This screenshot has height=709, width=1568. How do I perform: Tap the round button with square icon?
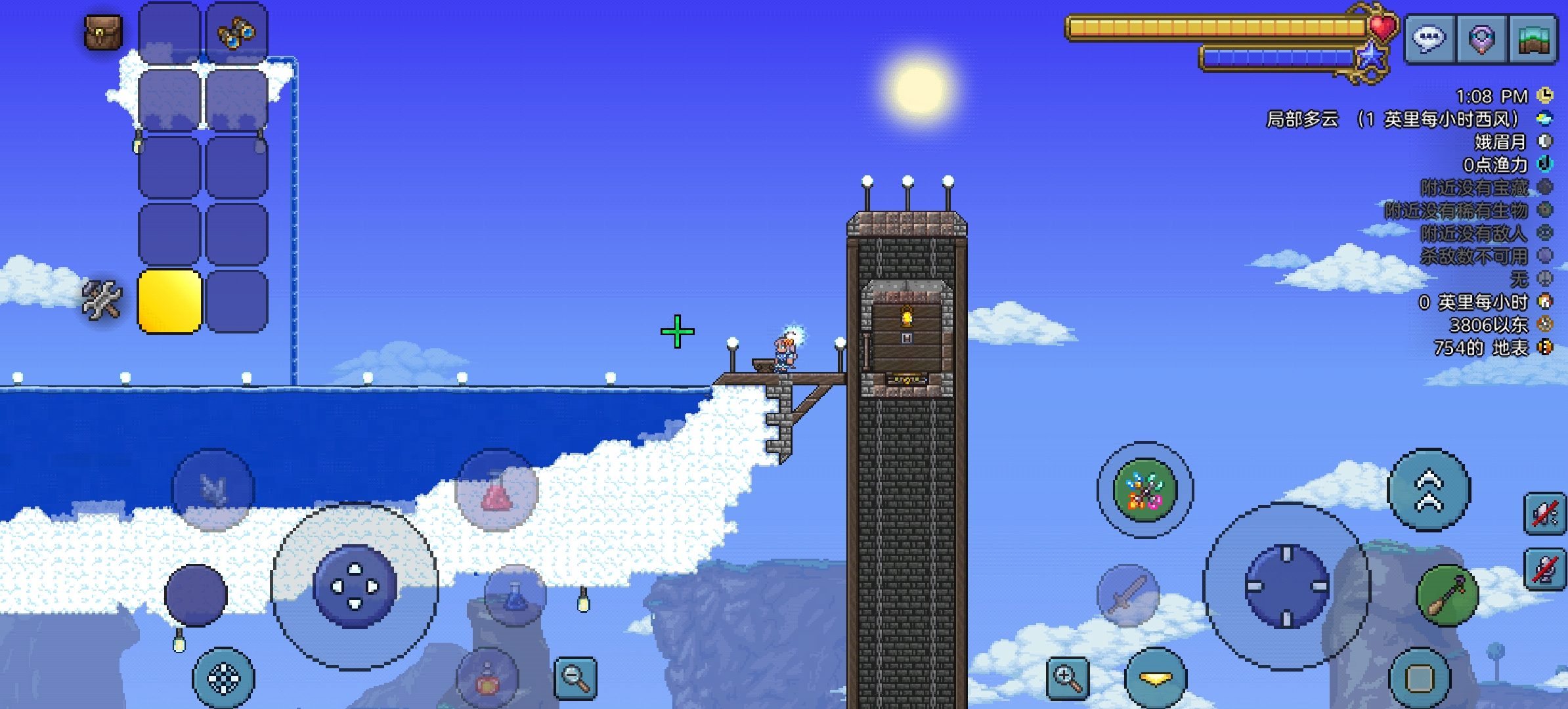(x=1420, y=679)
